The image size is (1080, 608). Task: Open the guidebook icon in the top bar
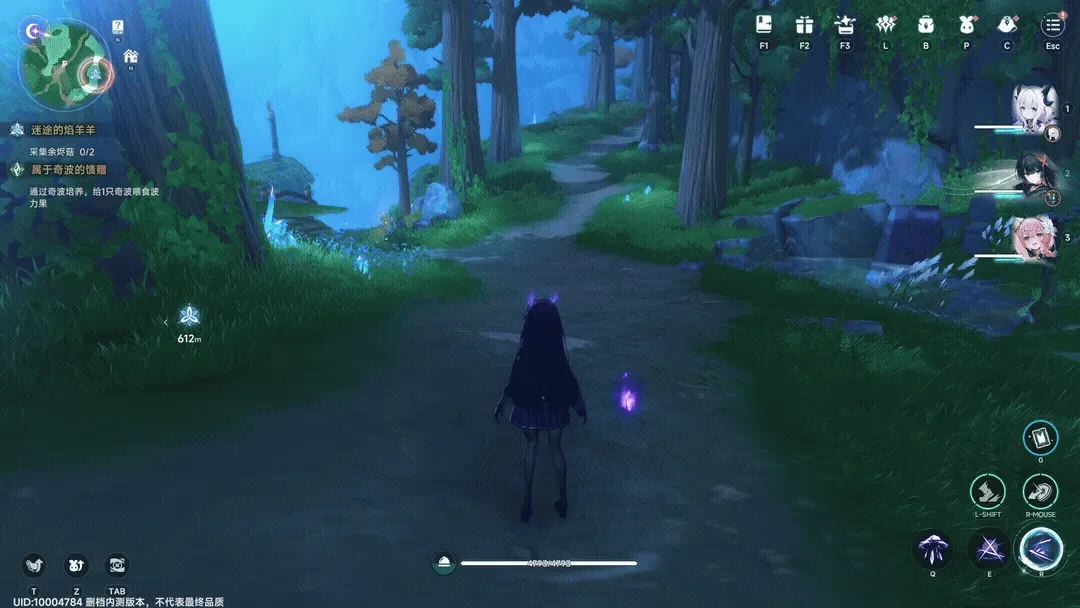pyautogui.click(x=764, y=24)
